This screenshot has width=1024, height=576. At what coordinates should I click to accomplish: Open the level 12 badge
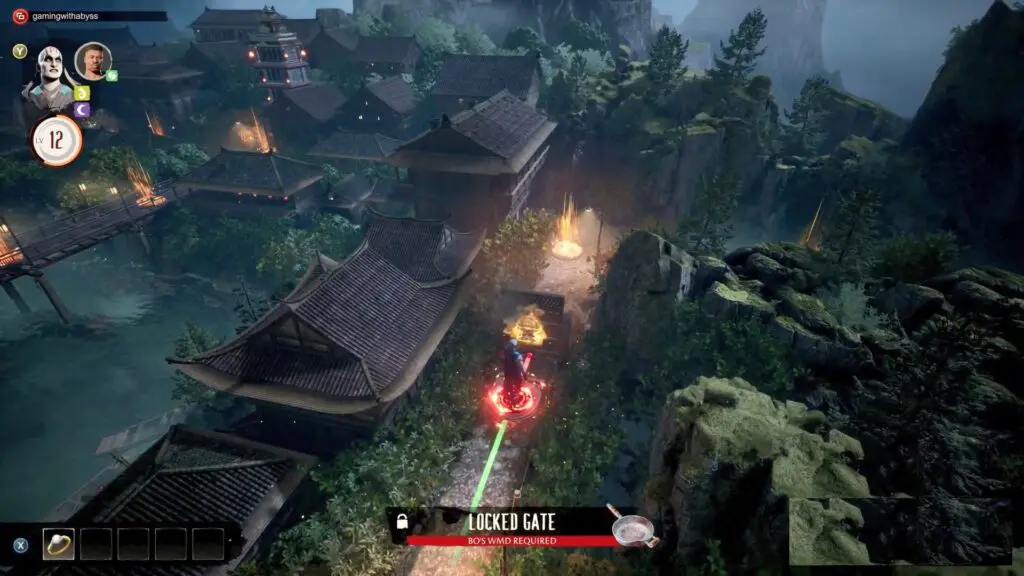coord(56,140)
